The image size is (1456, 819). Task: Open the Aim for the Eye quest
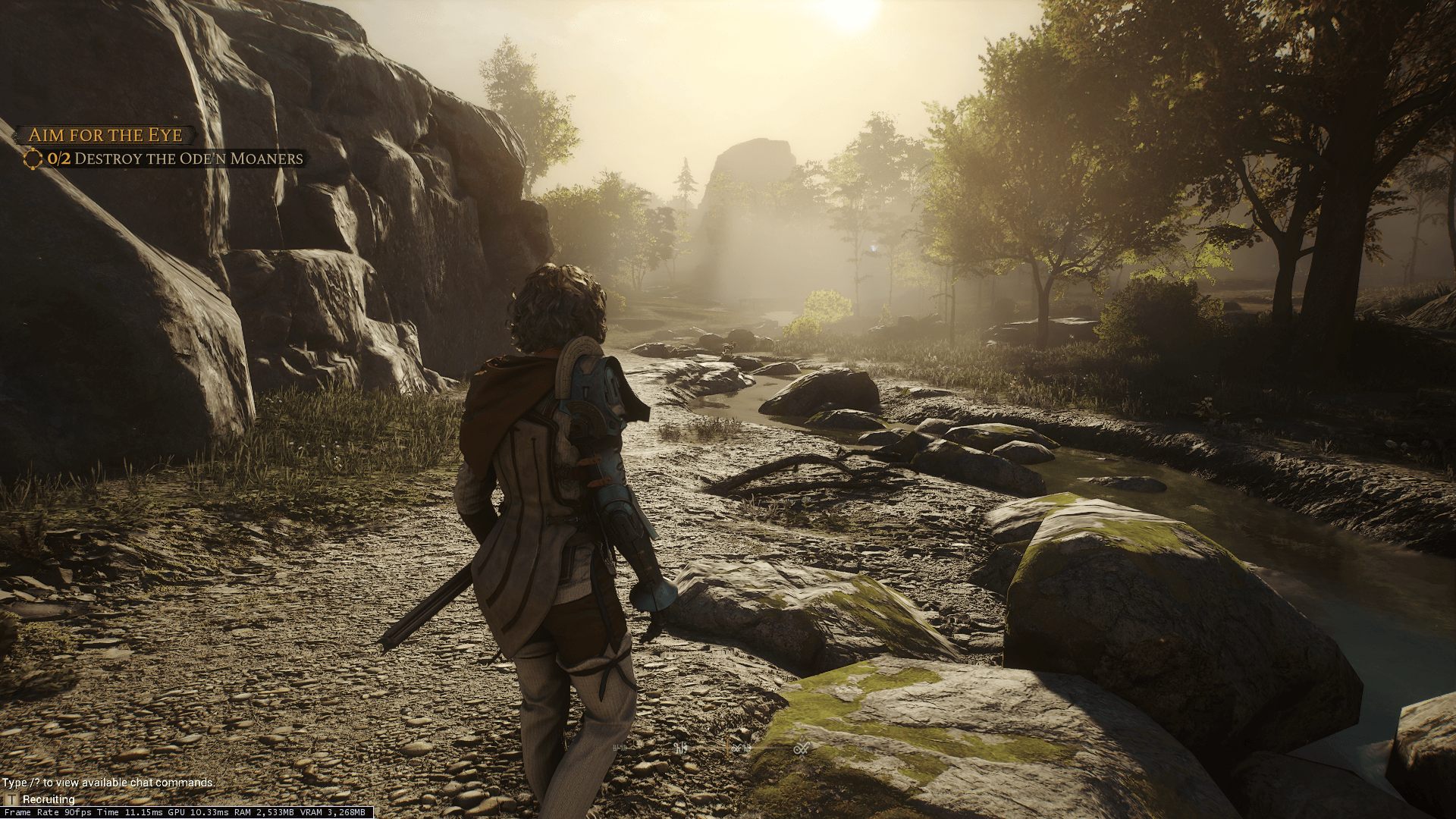tap(105, 135)
